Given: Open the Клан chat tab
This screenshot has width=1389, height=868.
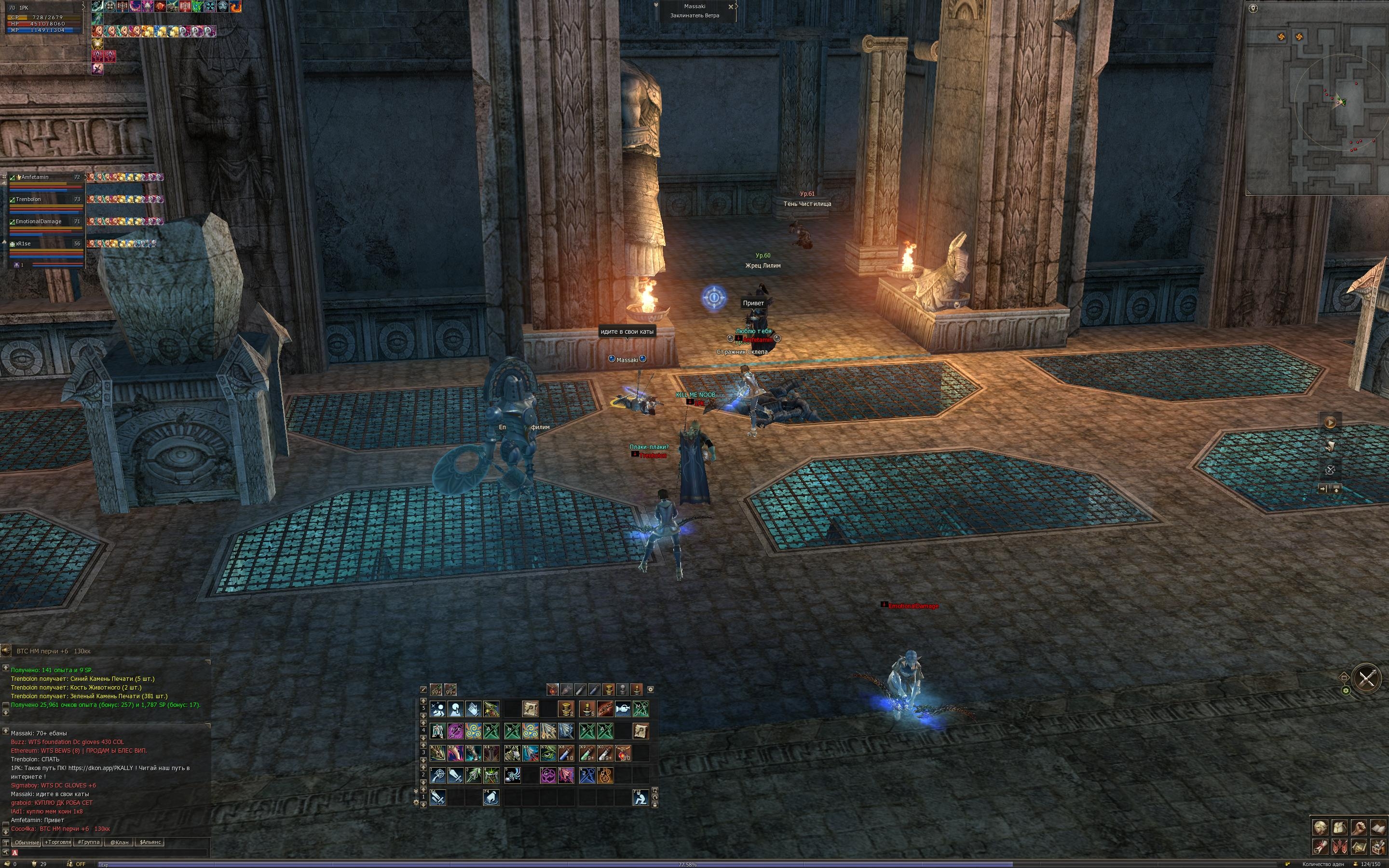Looking at the screenshot, I should click(x=120, y=842).
